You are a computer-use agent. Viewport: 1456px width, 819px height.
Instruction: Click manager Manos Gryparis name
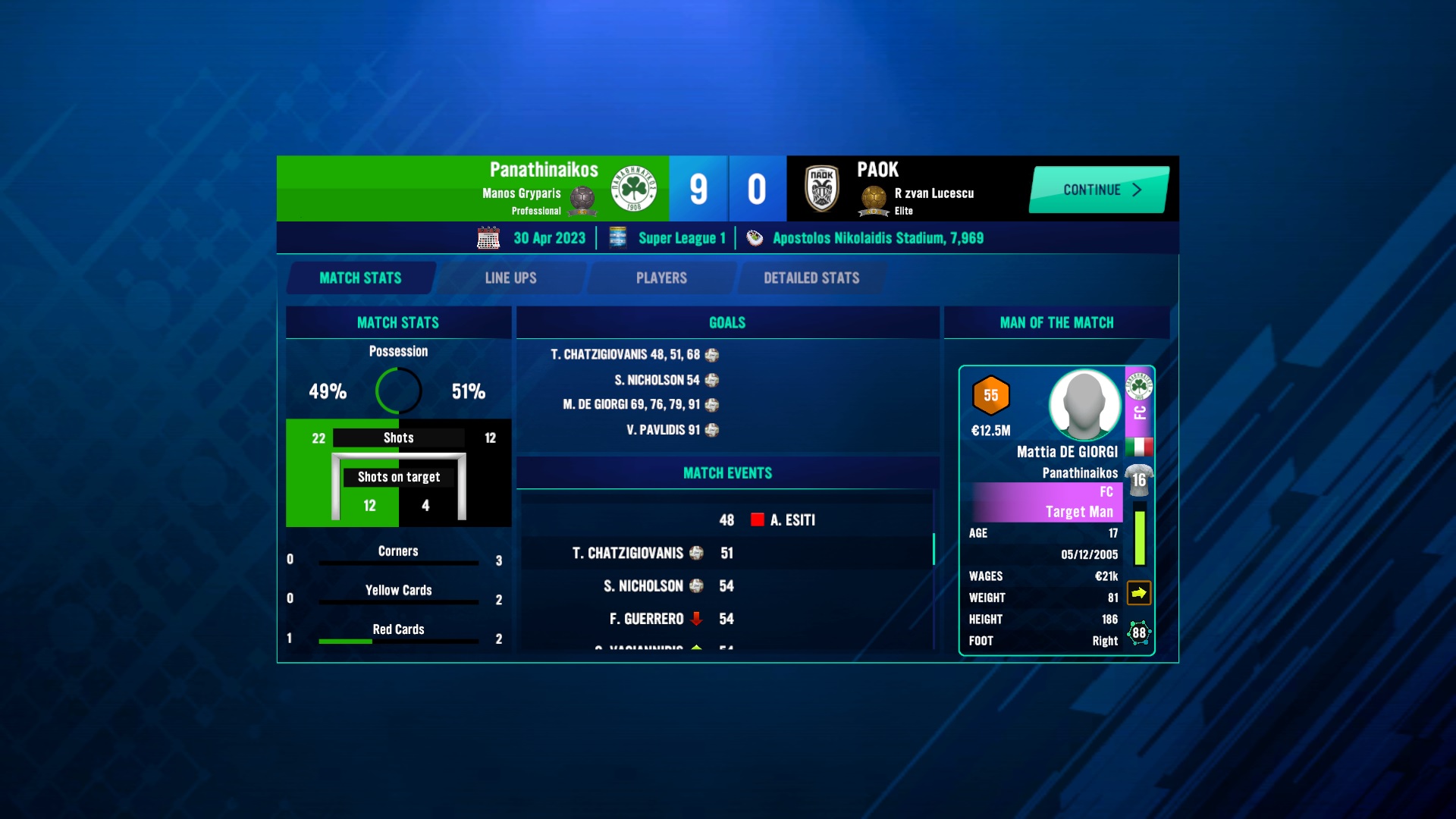(x=522, y=193)
